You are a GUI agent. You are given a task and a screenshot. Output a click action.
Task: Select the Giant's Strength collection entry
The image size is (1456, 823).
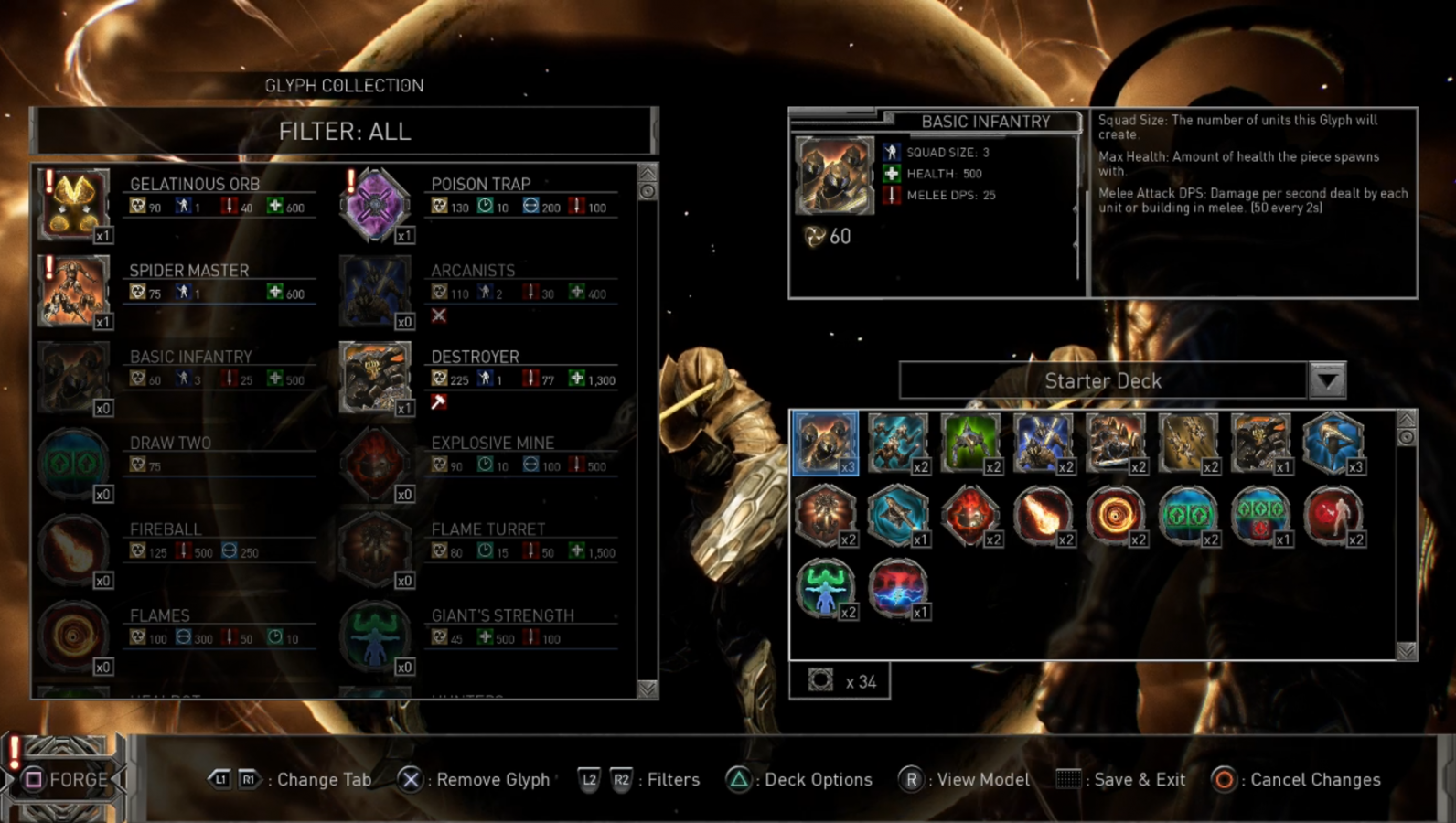375,636
